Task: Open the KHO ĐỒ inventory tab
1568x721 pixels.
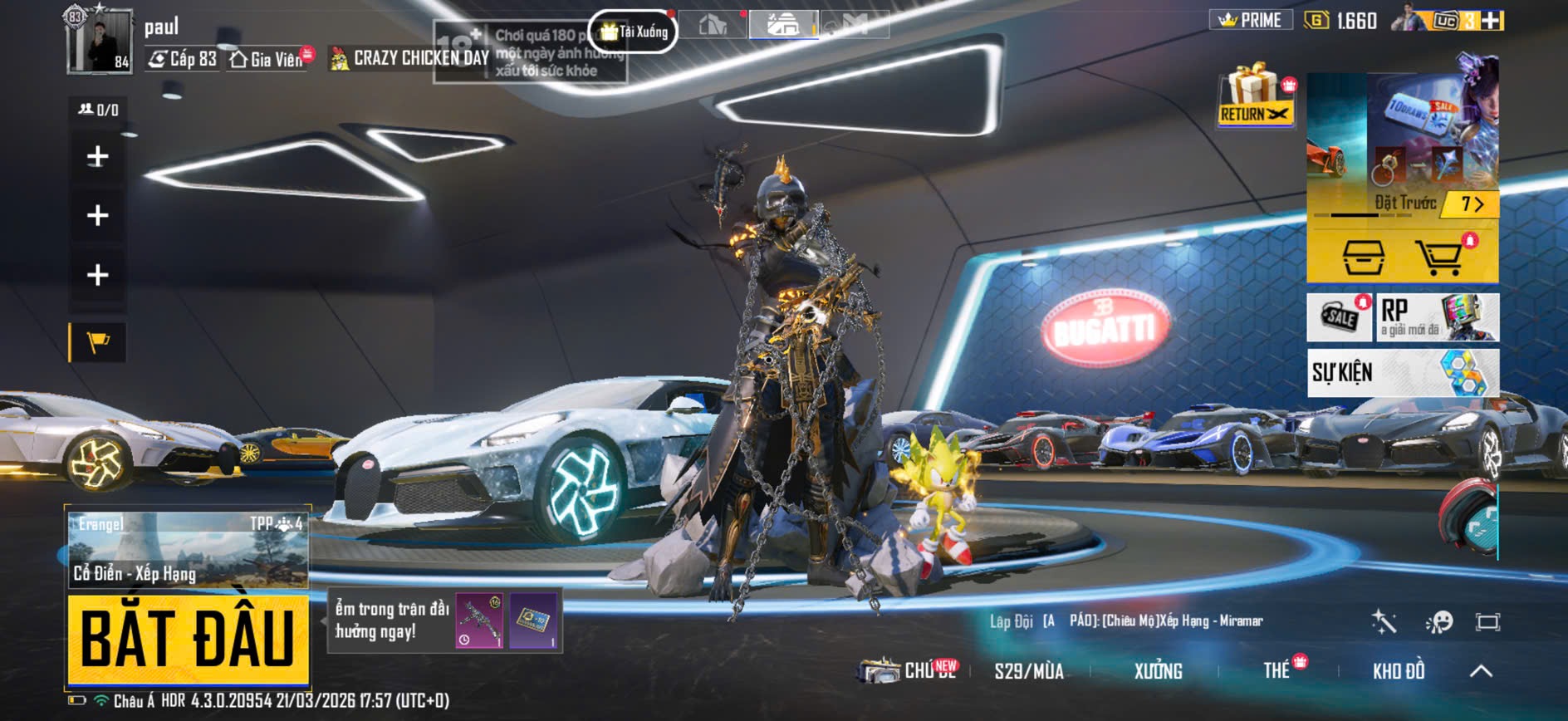Action: coord(1398,671)
